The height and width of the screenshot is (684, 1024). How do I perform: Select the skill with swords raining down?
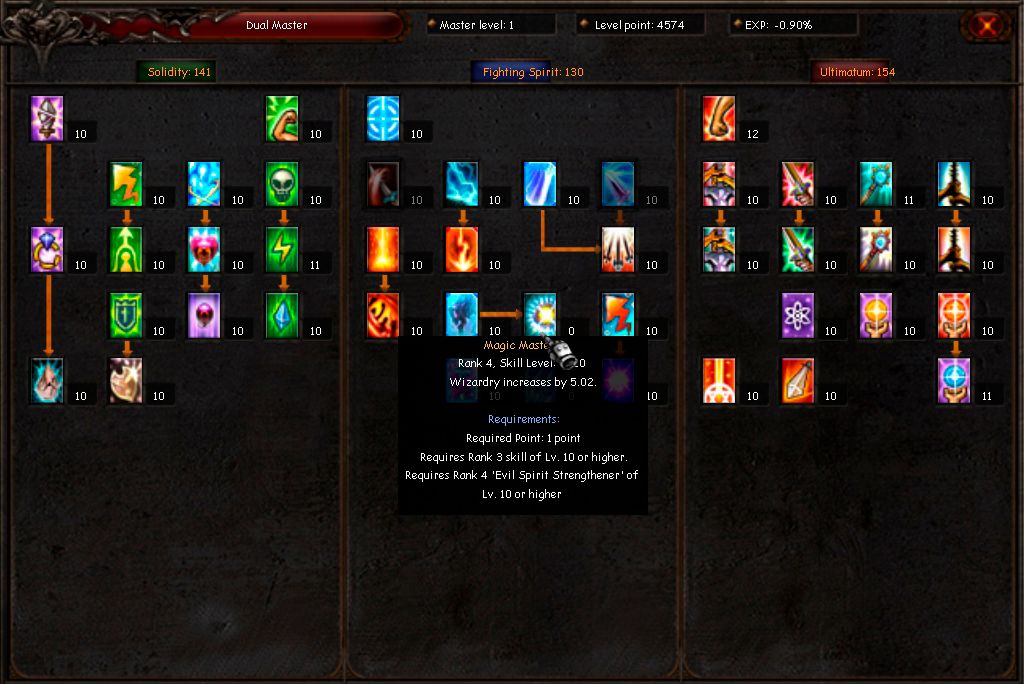(619, 250)
